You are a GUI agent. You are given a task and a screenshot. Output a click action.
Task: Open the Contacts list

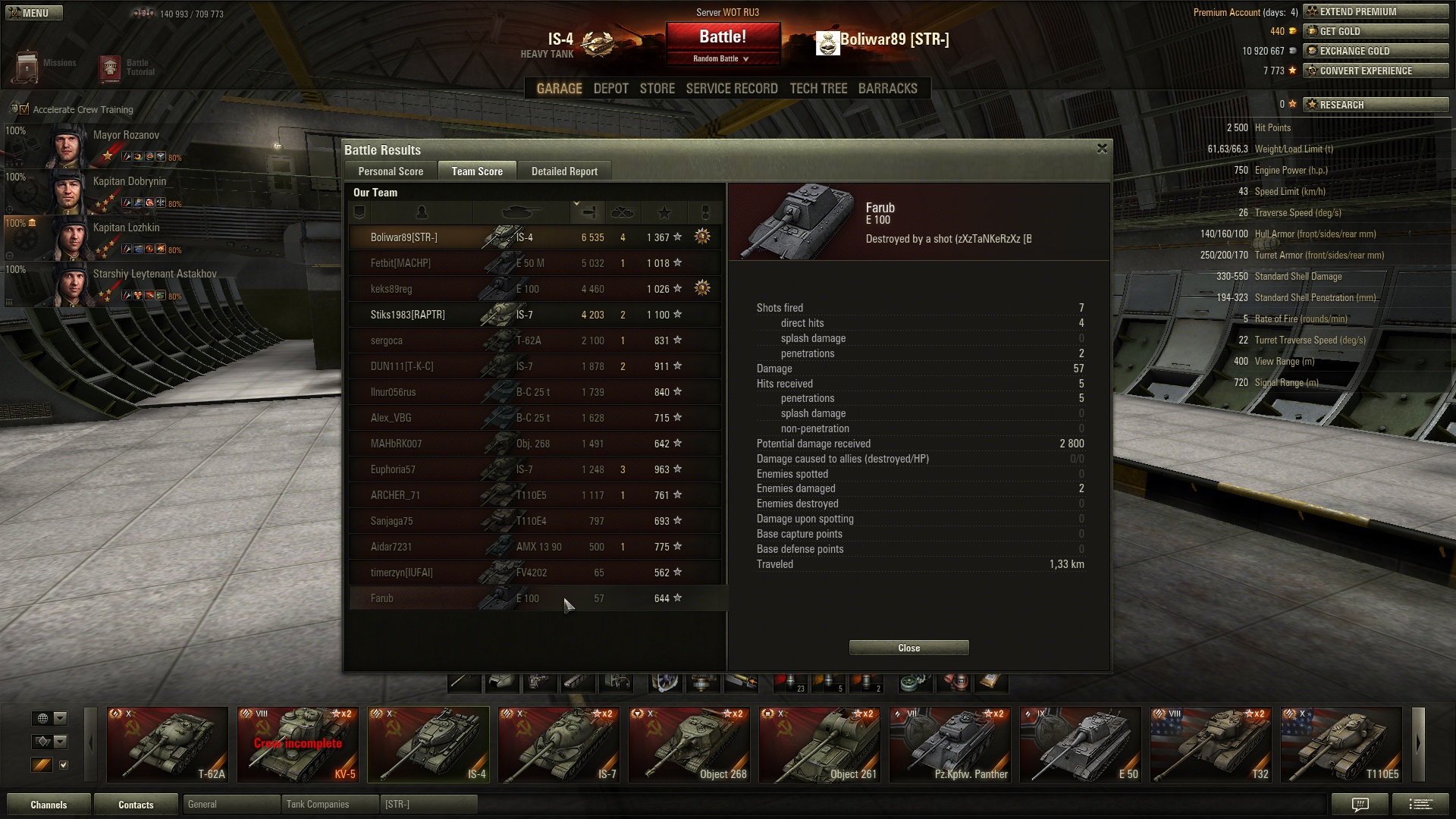[x=136, y=805]
